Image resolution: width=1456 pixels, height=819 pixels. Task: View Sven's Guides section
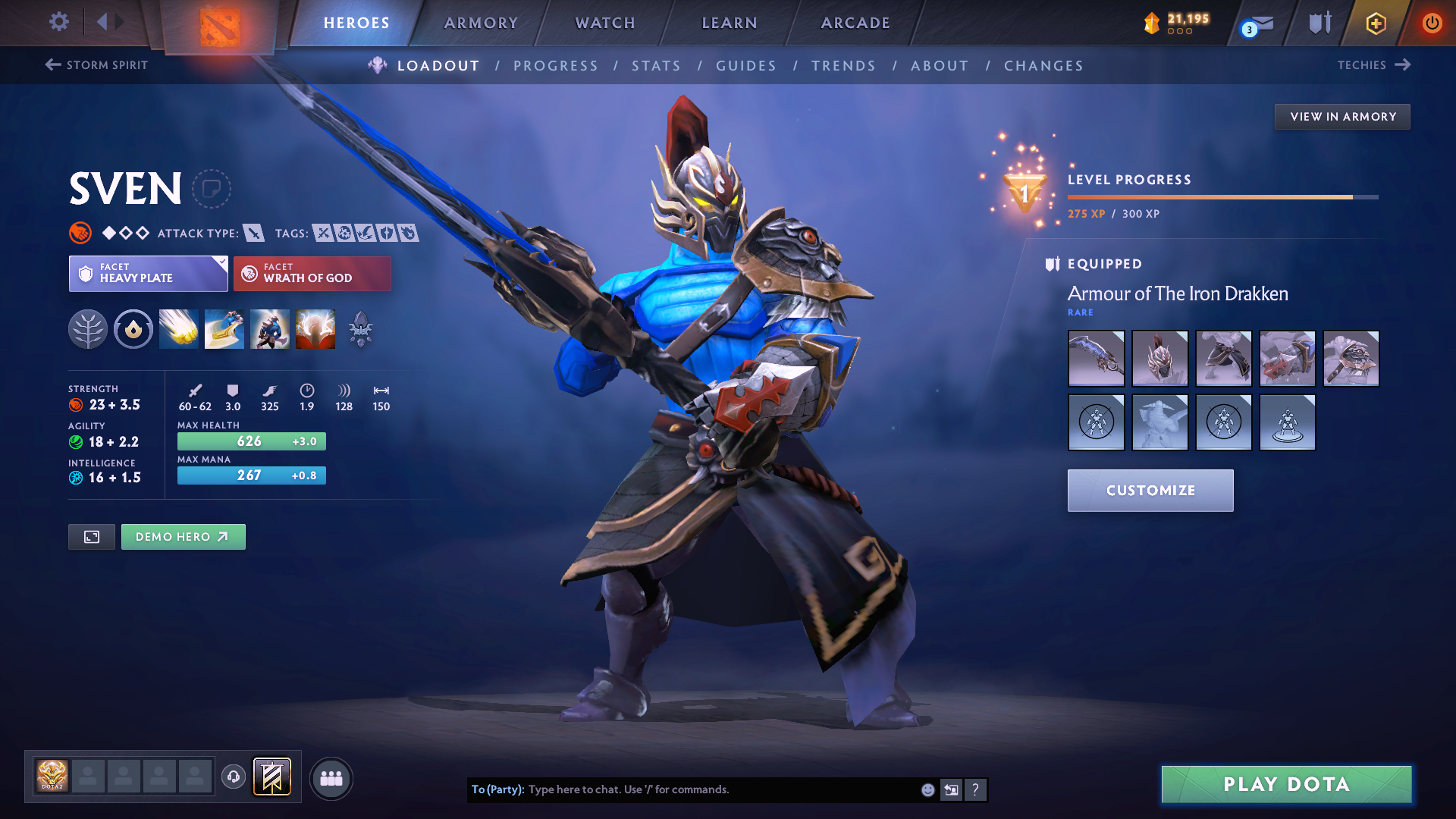[x=746, y=66]
